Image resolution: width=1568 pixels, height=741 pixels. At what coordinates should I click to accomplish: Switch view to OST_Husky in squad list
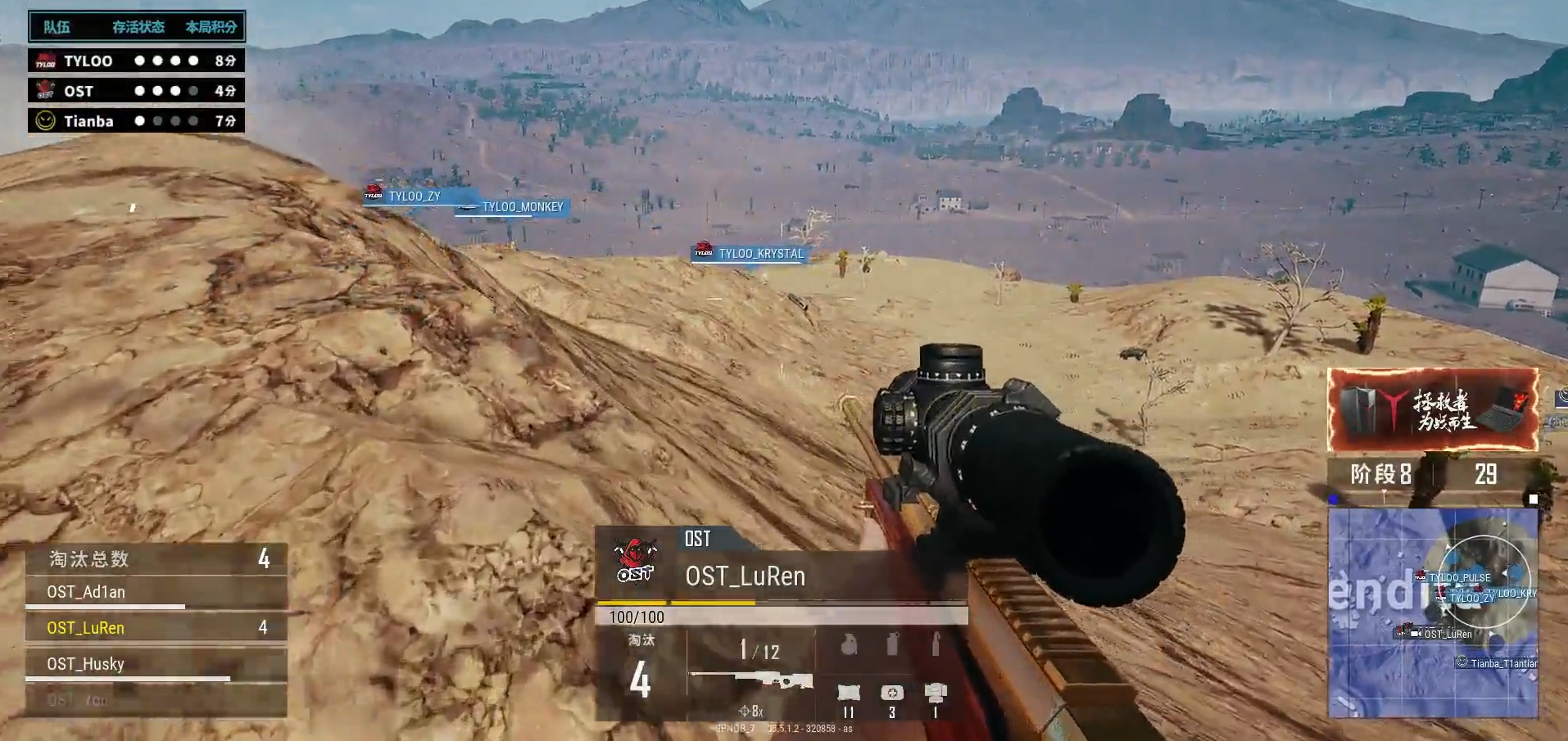(156, 664)
